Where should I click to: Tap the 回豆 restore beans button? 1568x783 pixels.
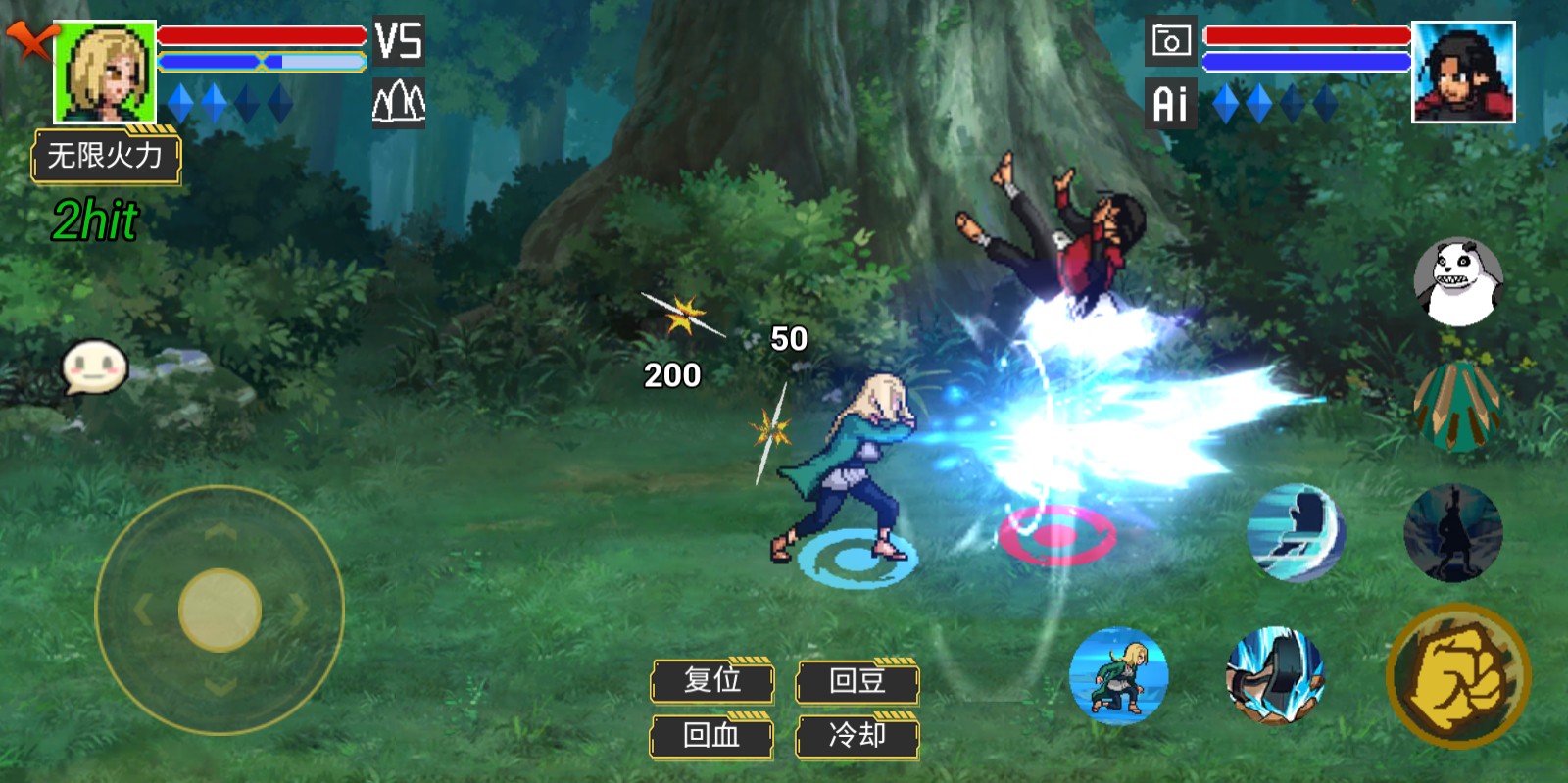point(857,681)
